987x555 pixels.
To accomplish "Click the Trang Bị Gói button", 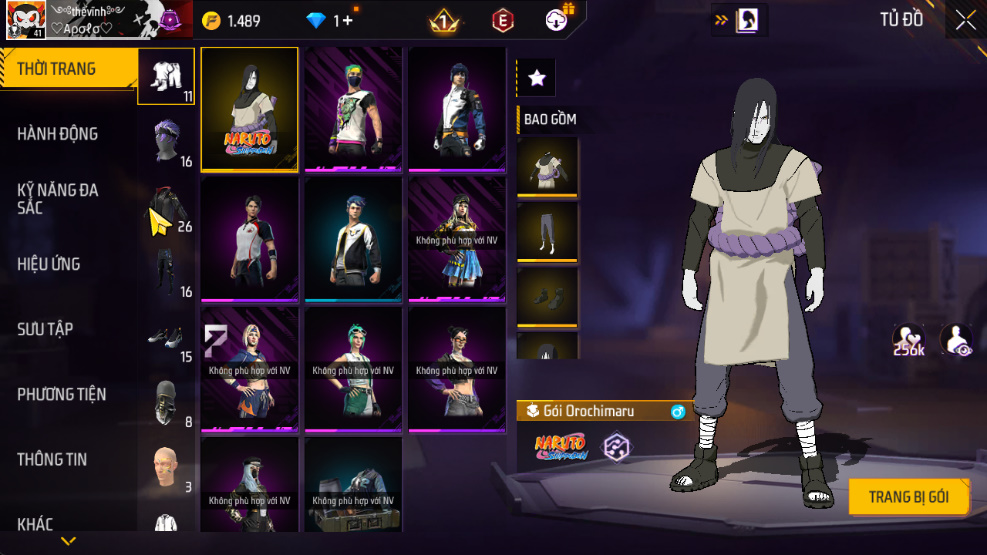I will point(908,496).
